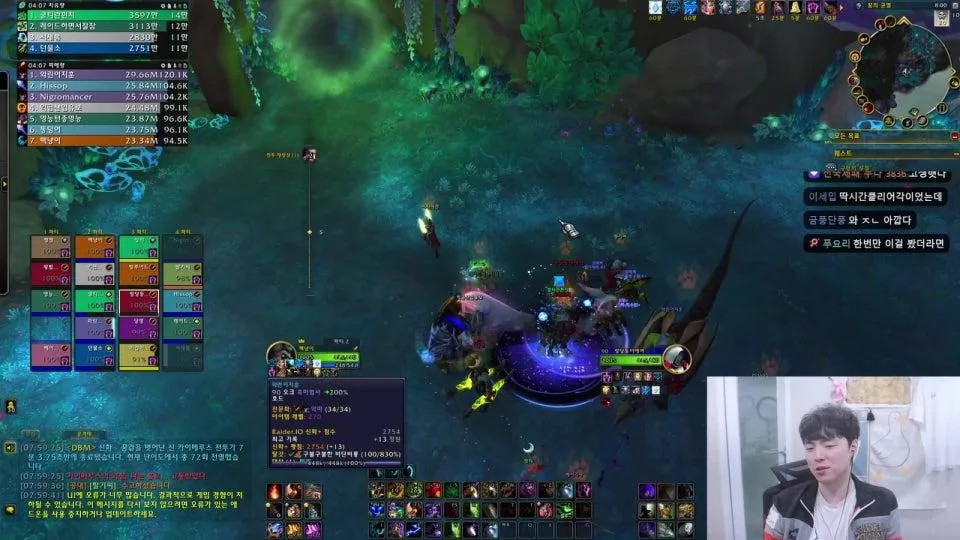Select the red-bordered raid frame
960x540 pixels.
click(x=139, y=300)
